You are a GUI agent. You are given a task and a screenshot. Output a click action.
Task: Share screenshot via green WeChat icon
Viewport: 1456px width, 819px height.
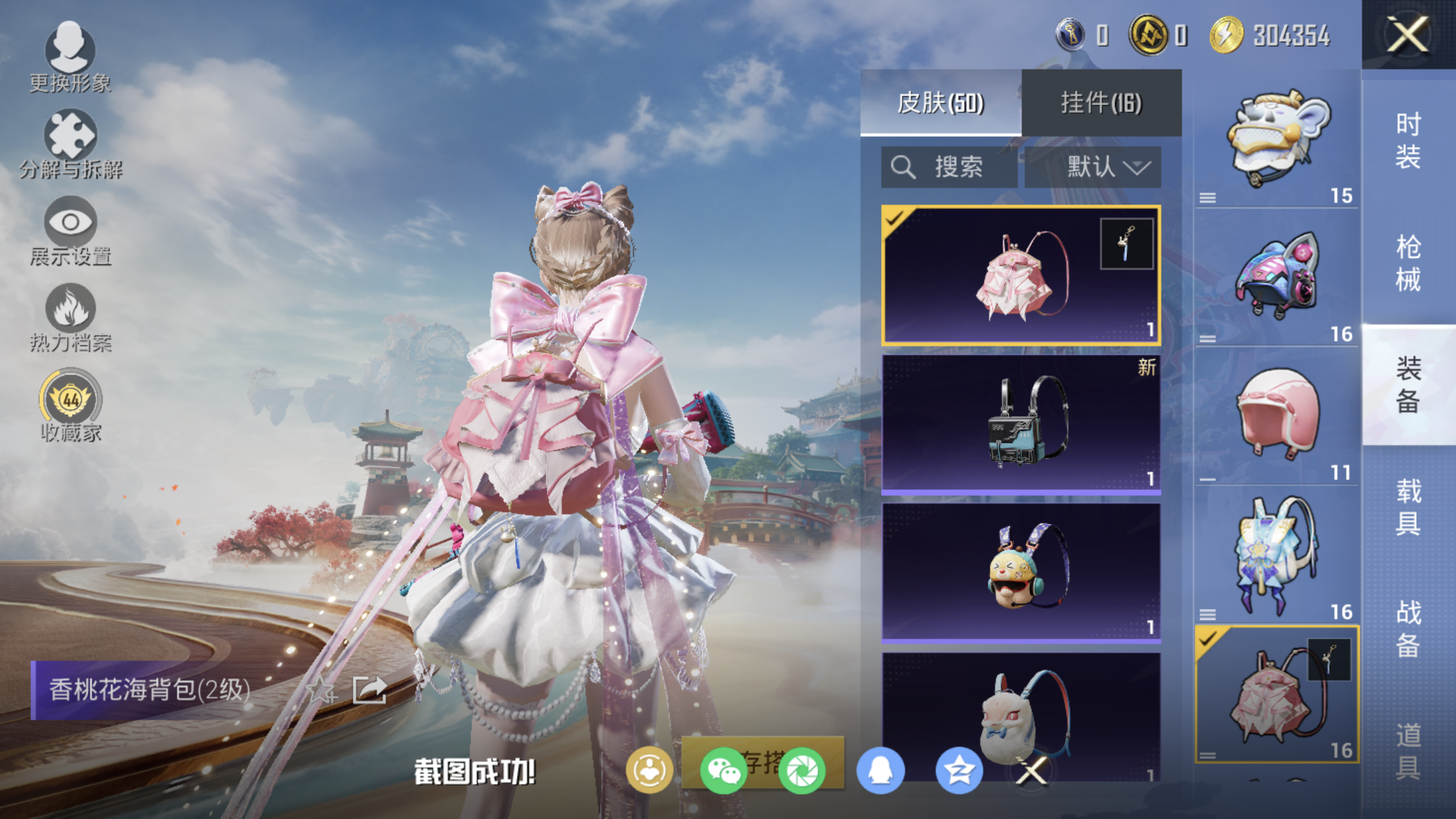[x=723, y=770]
